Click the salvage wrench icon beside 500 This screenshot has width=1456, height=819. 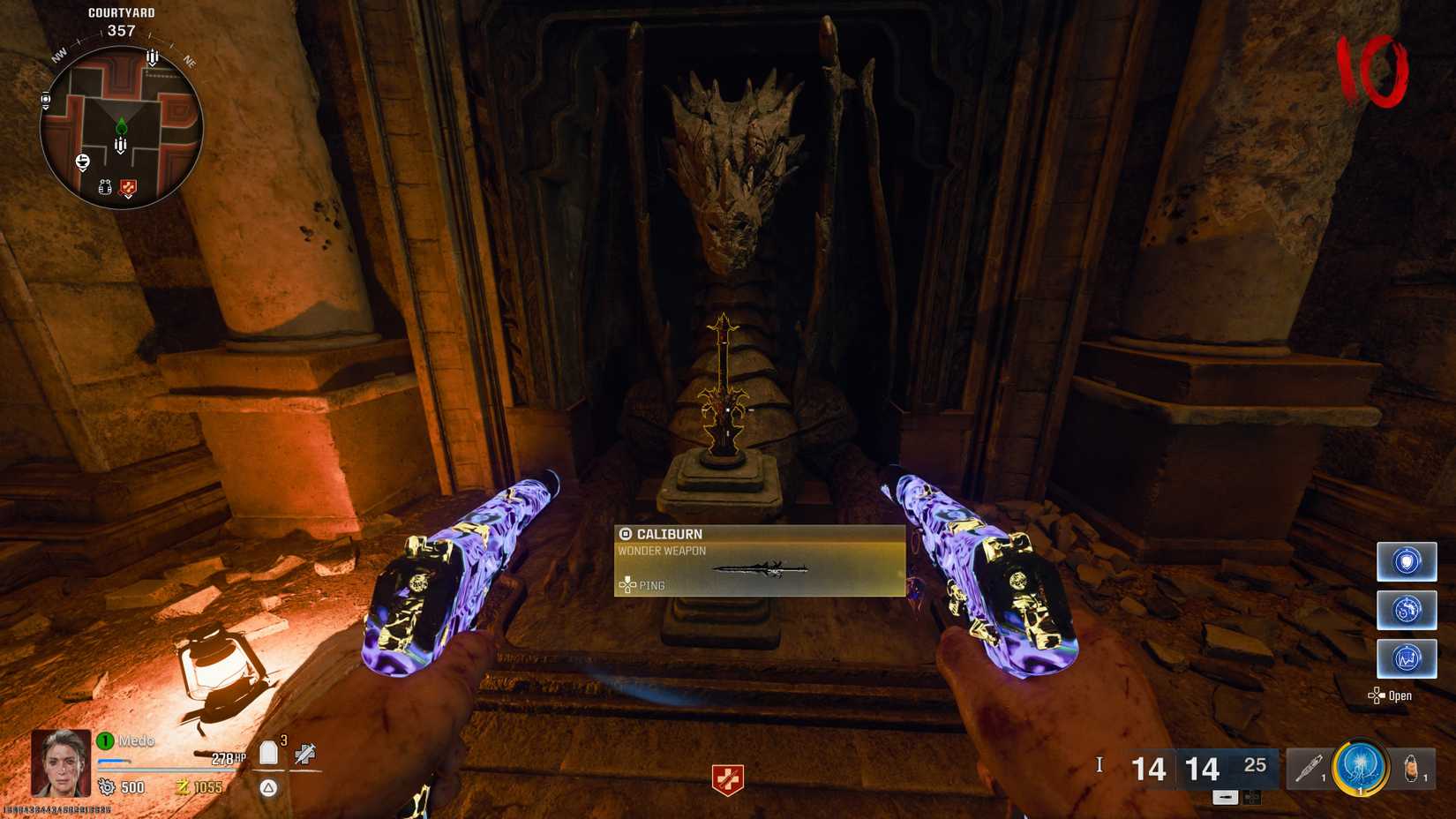(x=106, y=785)
